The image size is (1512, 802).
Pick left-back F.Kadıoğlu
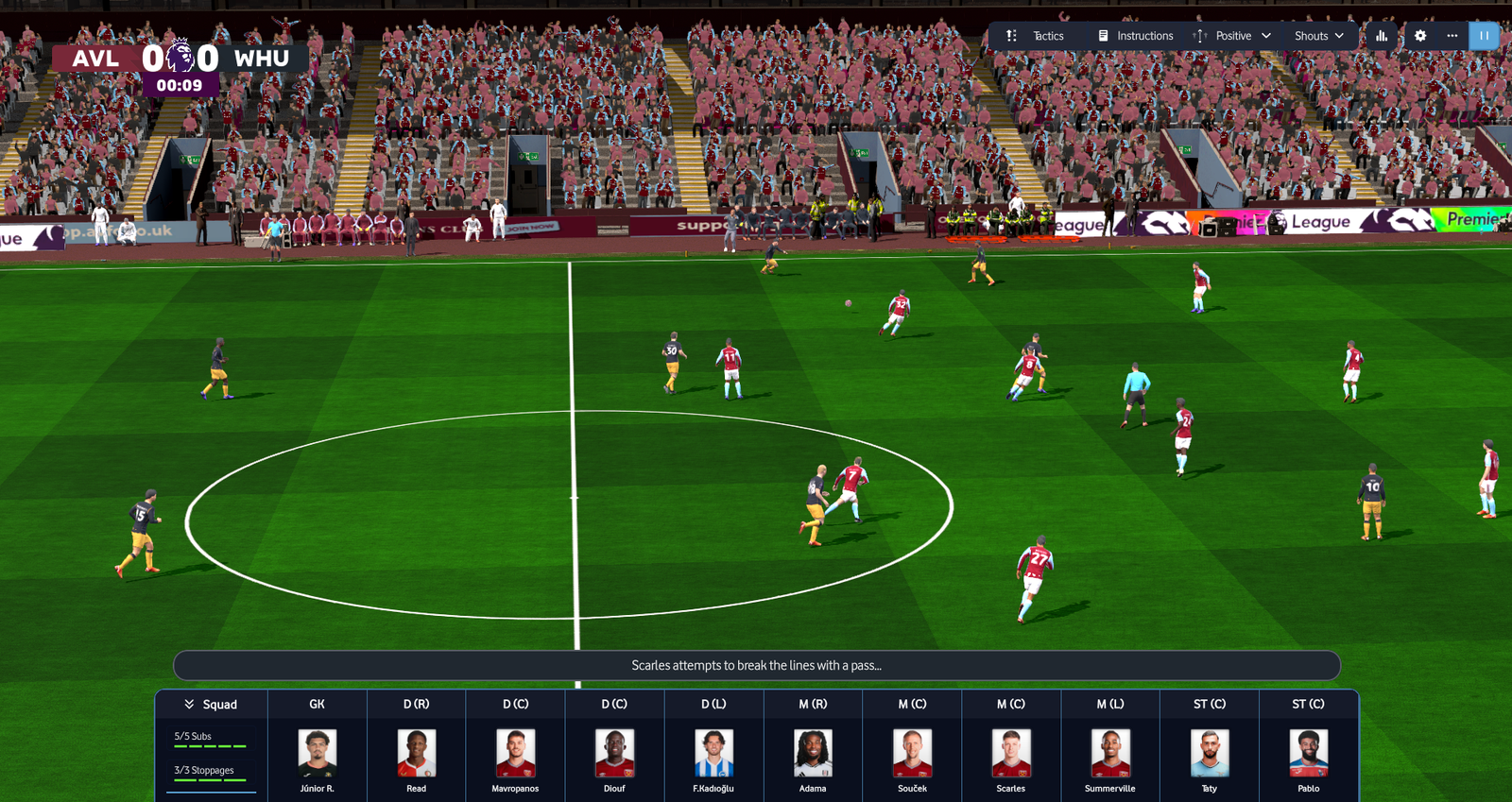point(713,754)
